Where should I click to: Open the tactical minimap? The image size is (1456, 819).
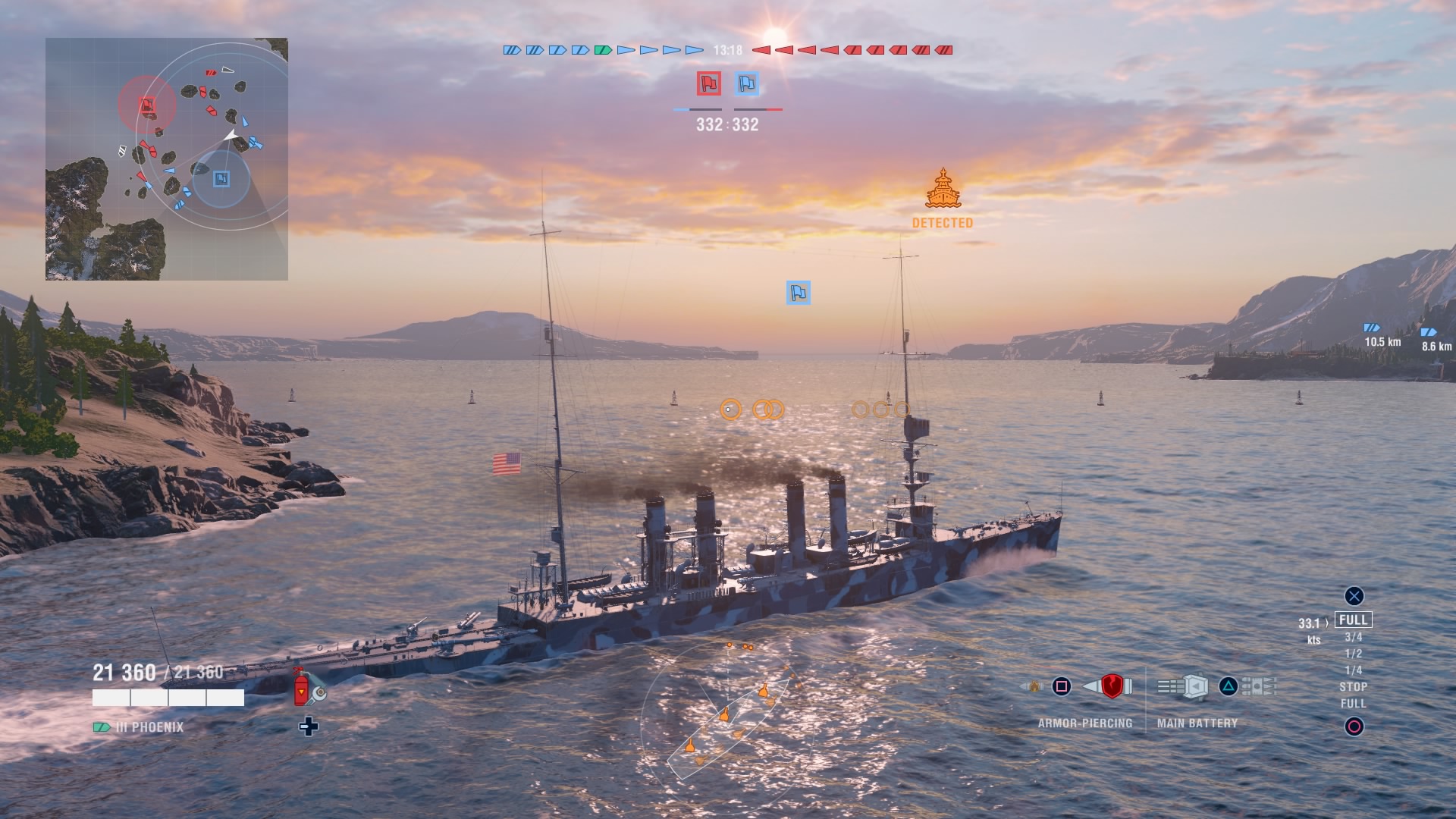(x=167, y=159)
